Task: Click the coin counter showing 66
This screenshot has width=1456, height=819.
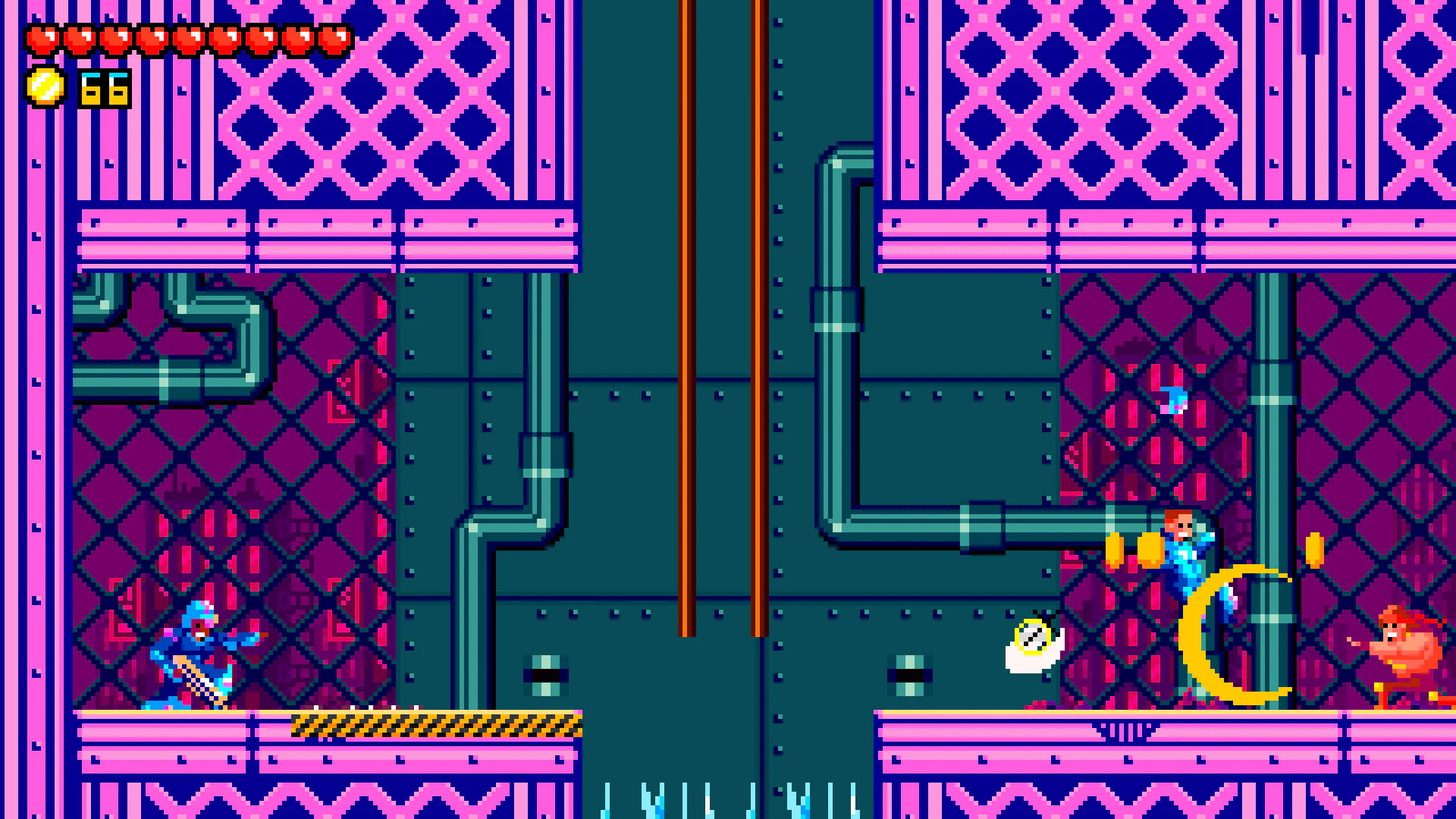Action: pyautogui.click(x=104, y=87)
